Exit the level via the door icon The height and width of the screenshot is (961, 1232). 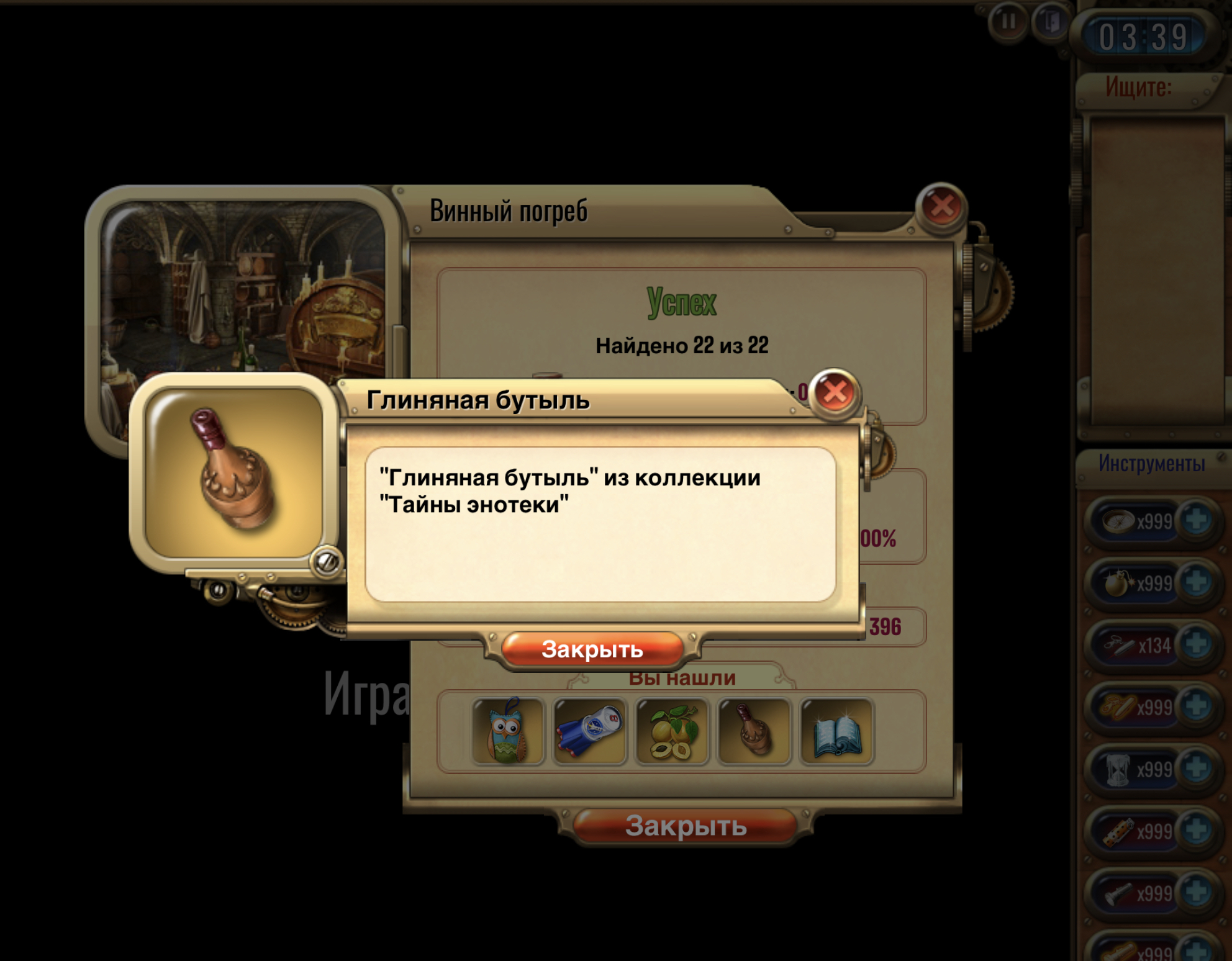coord(1051,22)
